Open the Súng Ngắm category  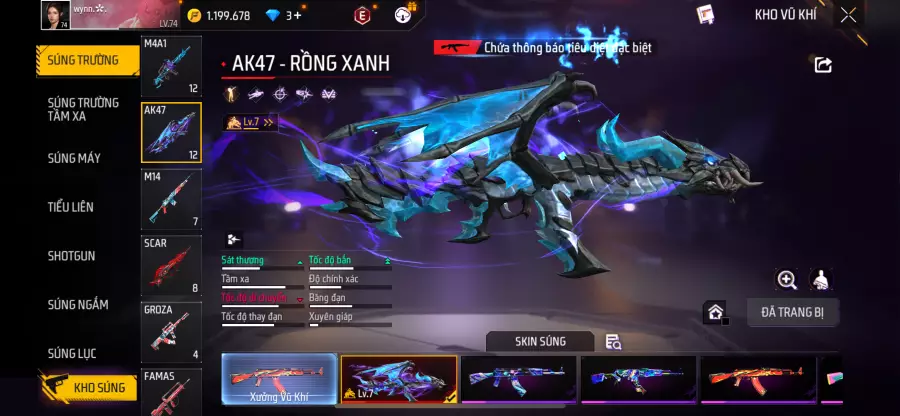[x=78, y=305]
